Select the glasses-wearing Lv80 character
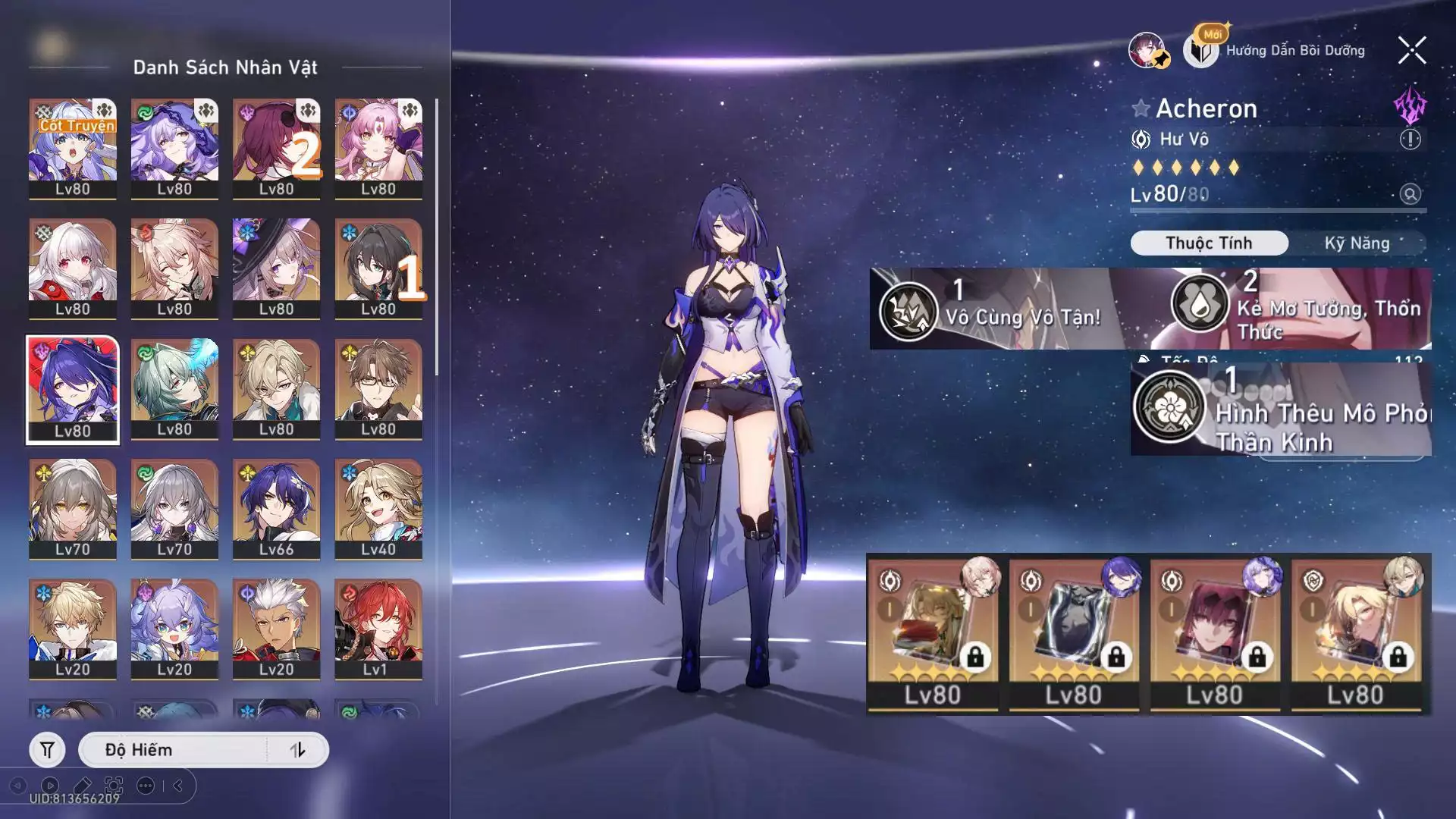The image size is (1456, 819). click(378, 389)
